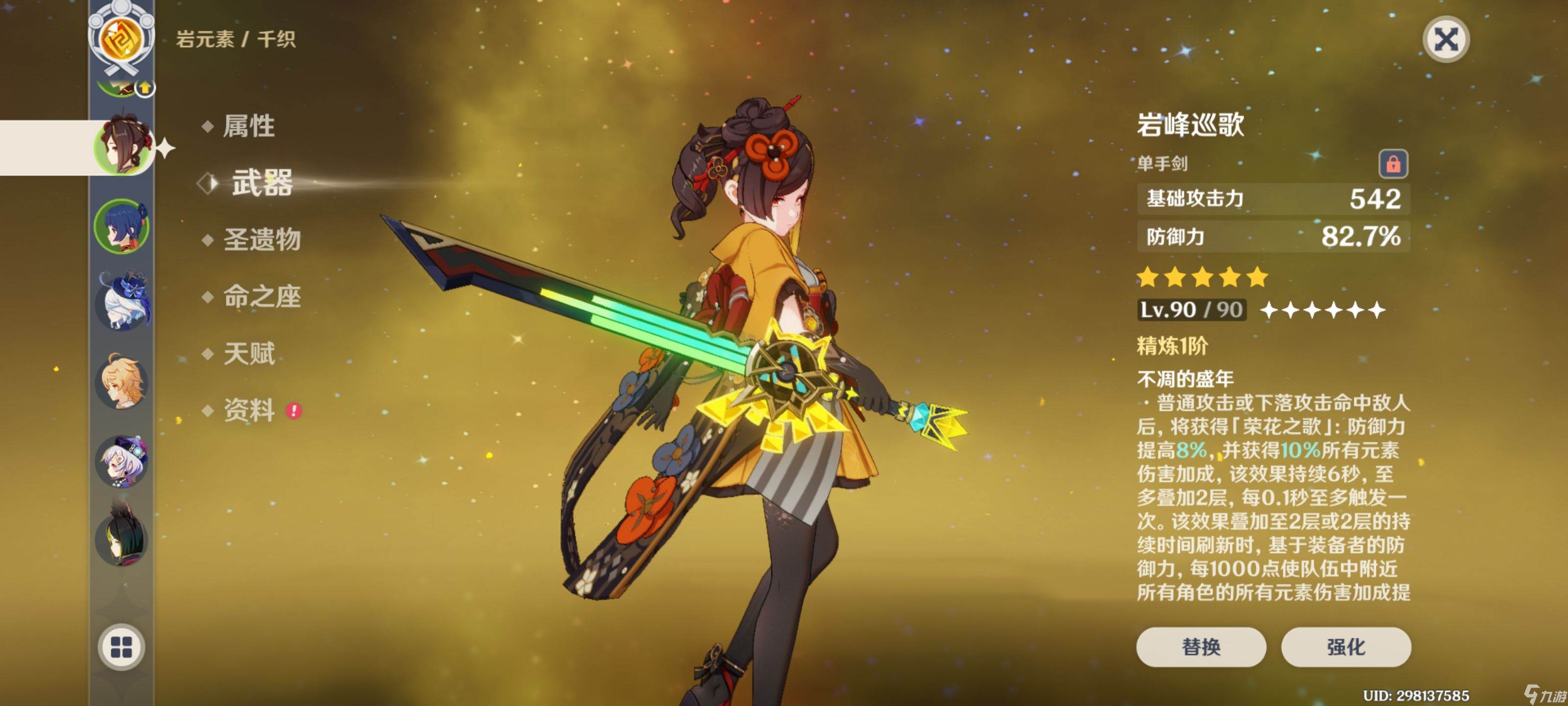The width and height of the screenshot is (1568, 706).
Task: Select the 武器 weapon tab
Action: click(x=261, y=183)
